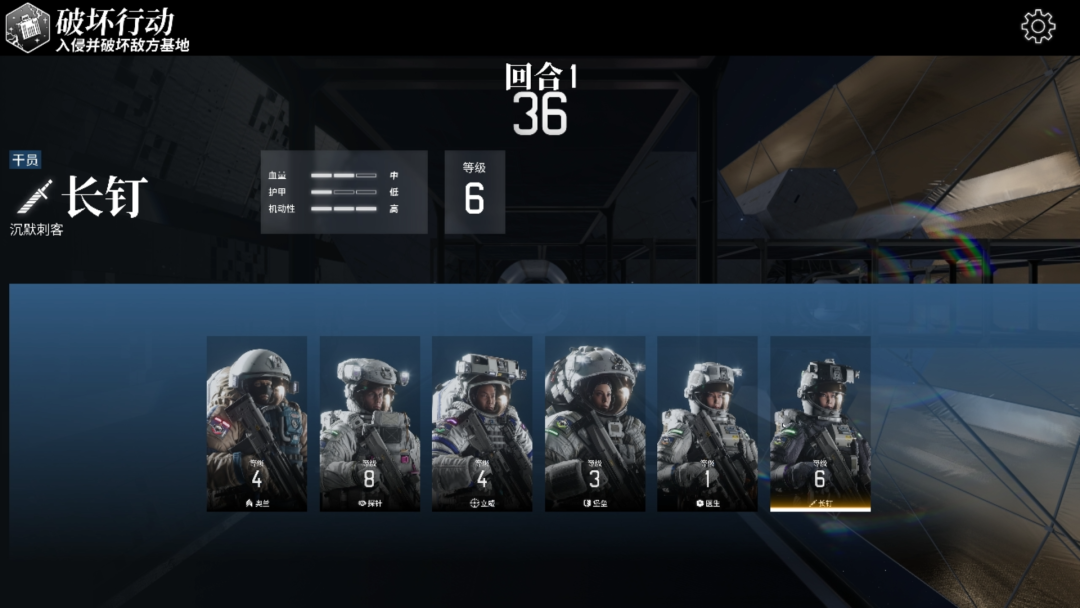Select the highlighted 长钉 level 6 card

coord(820,423)
